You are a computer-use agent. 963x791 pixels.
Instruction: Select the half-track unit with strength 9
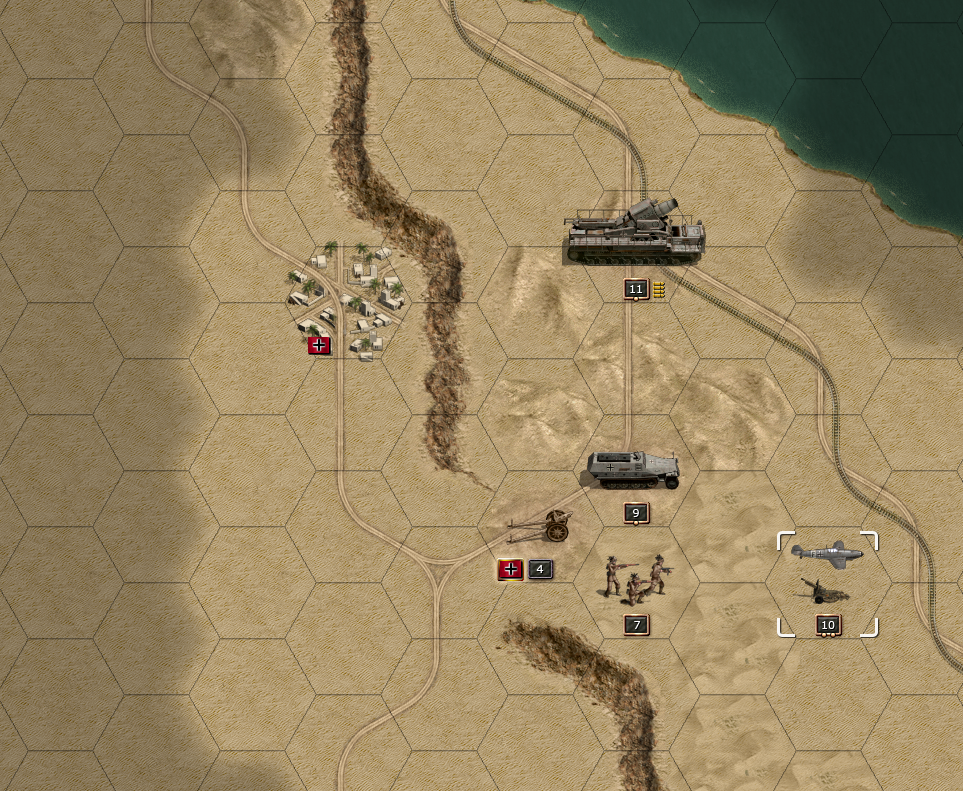tap(633, 470)
